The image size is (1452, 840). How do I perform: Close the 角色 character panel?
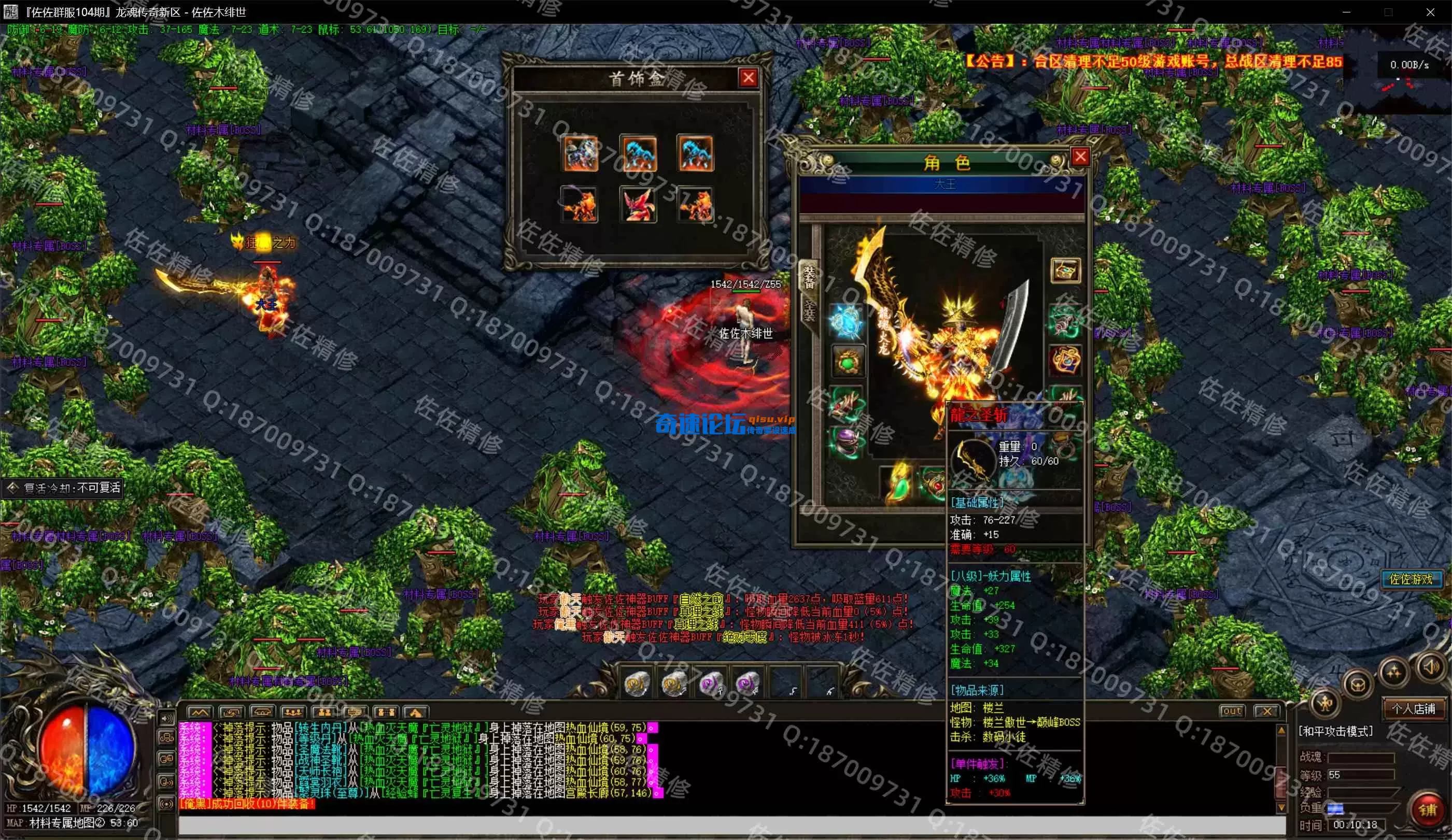[1080, 156]
